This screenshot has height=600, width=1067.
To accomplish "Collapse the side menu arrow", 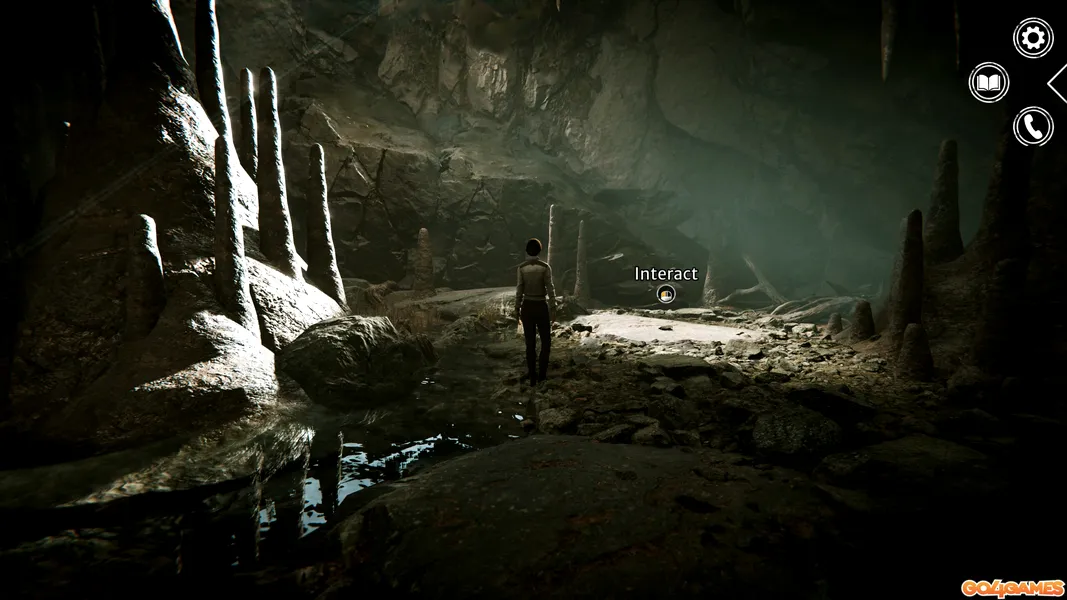I will [1058, 83].
